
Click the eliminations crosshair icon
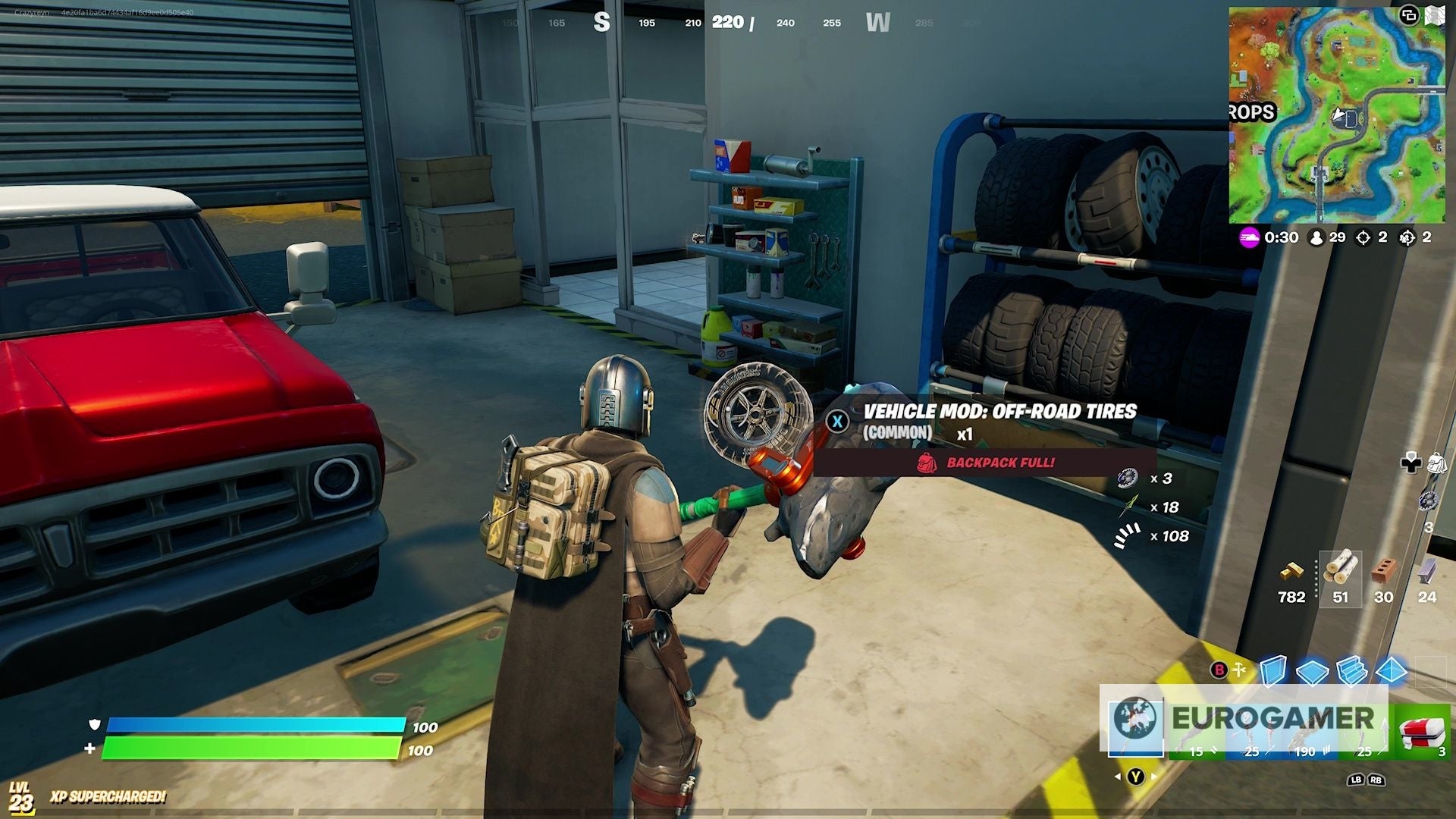(x=1363, y=237)
